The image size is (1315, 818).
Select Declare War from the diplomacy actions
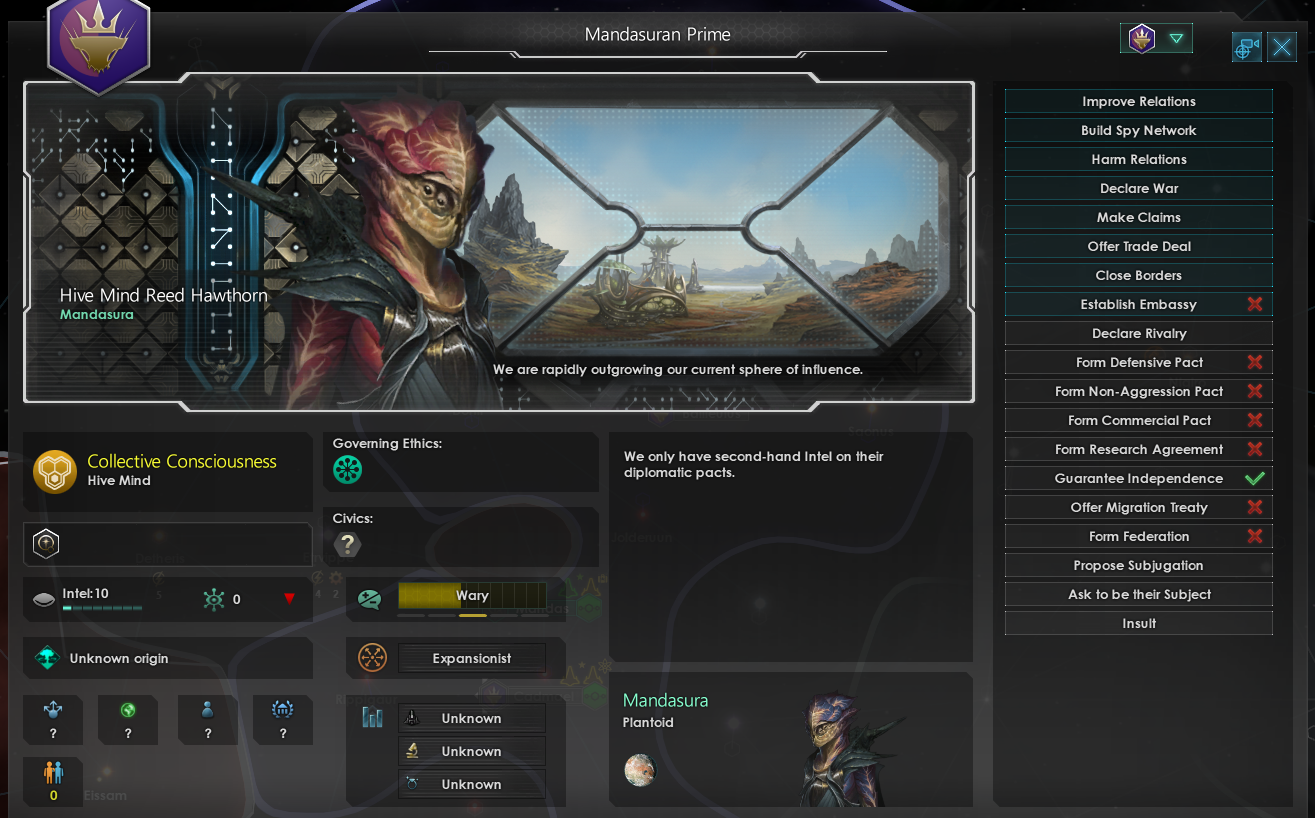[1138, 188]
